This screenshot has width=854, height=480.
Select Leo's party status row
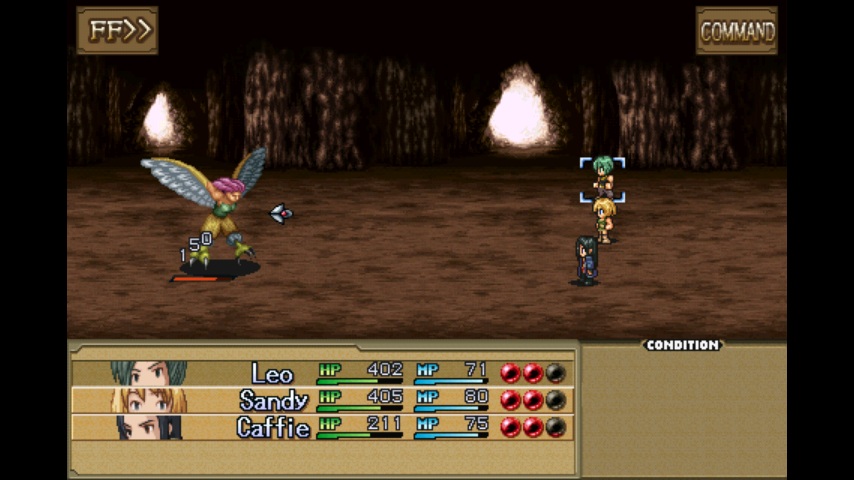322,373
